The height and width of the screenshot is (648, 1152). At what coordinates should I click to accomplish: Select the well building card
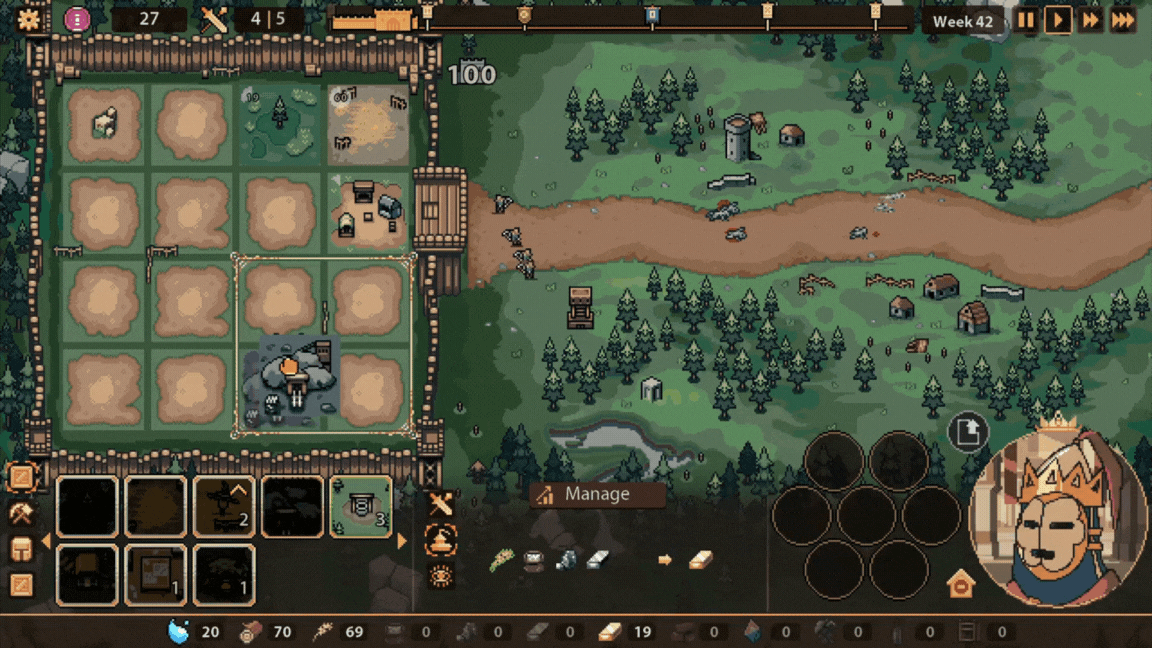coord(360,506)
